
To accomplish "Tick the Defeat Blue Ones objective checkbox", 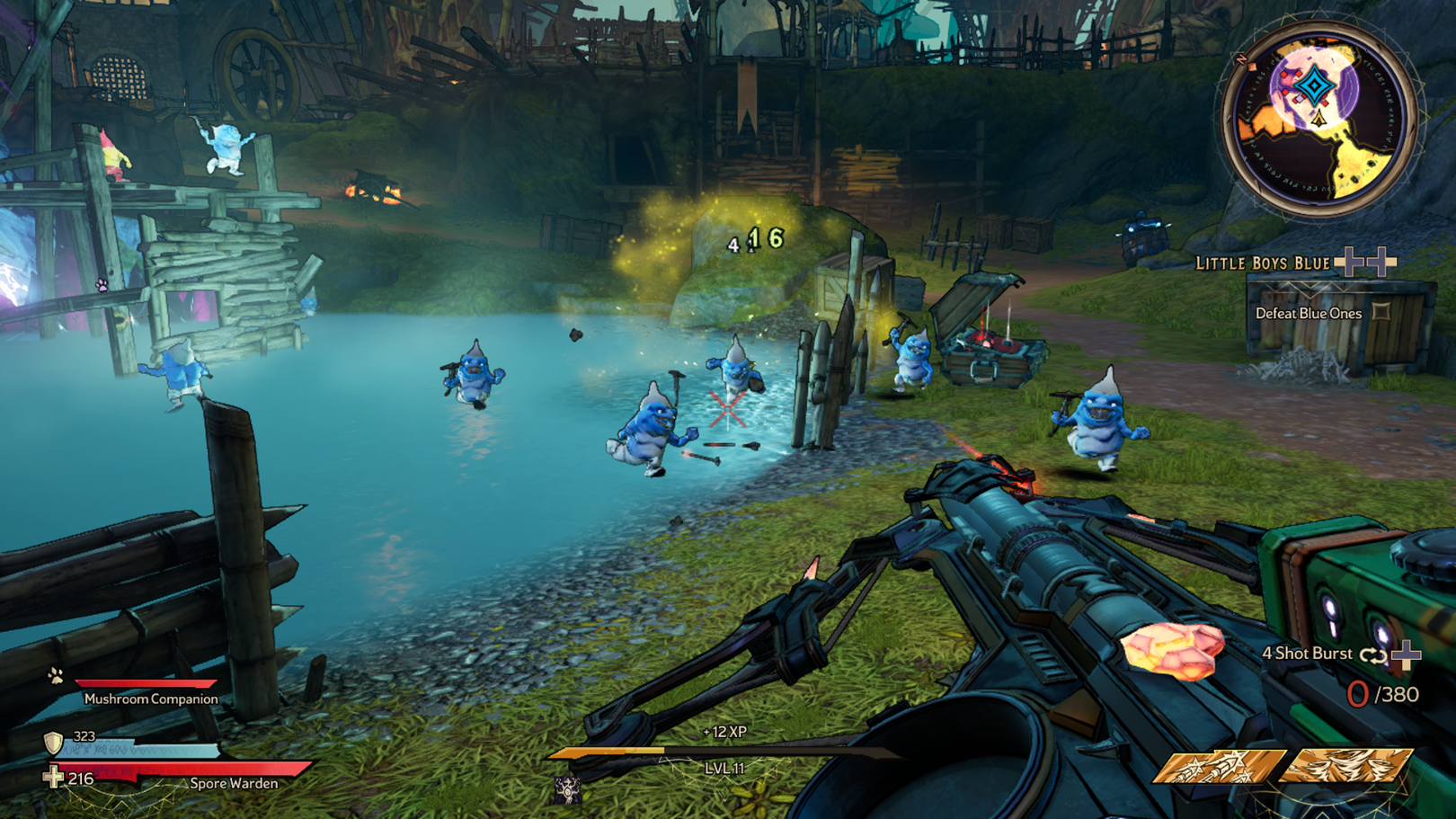I will tap(1381, 313).
